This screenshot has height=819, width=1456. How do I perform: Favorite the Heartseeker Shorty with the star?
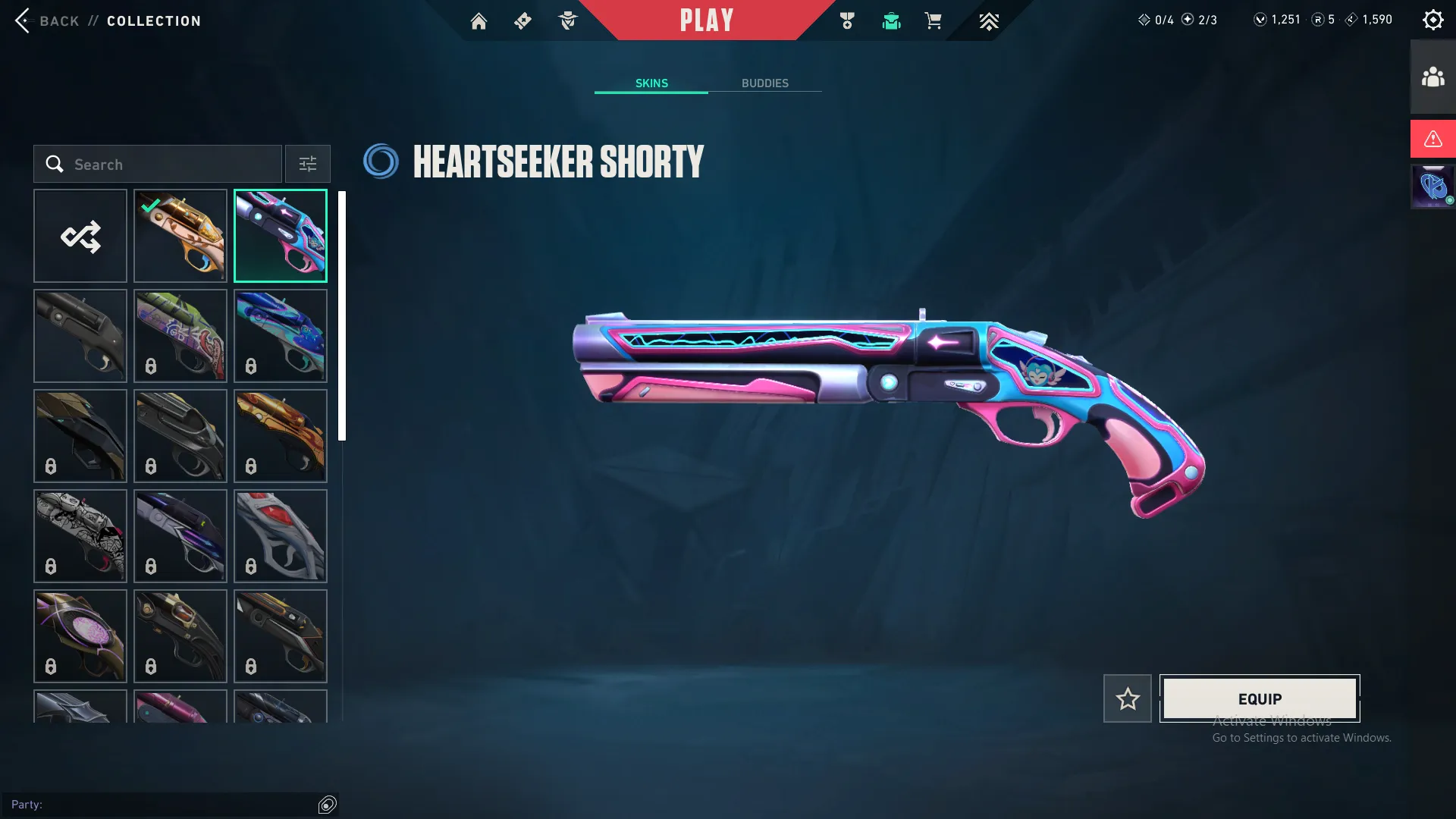1128,698
